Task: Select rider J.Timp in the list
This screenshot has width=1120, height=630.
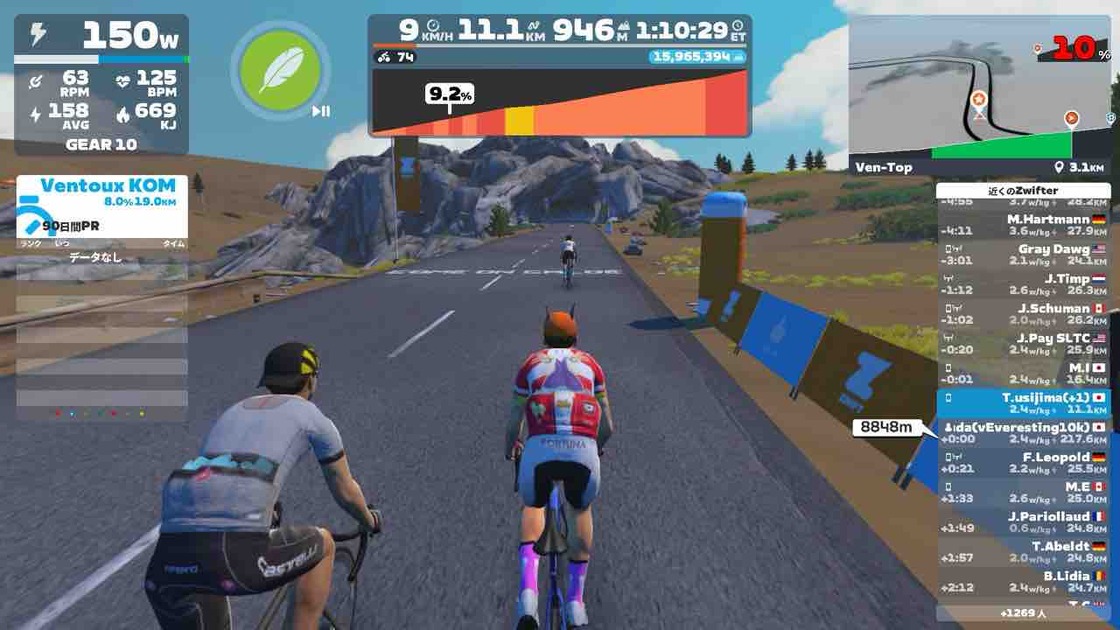Action: point(1024,284)
